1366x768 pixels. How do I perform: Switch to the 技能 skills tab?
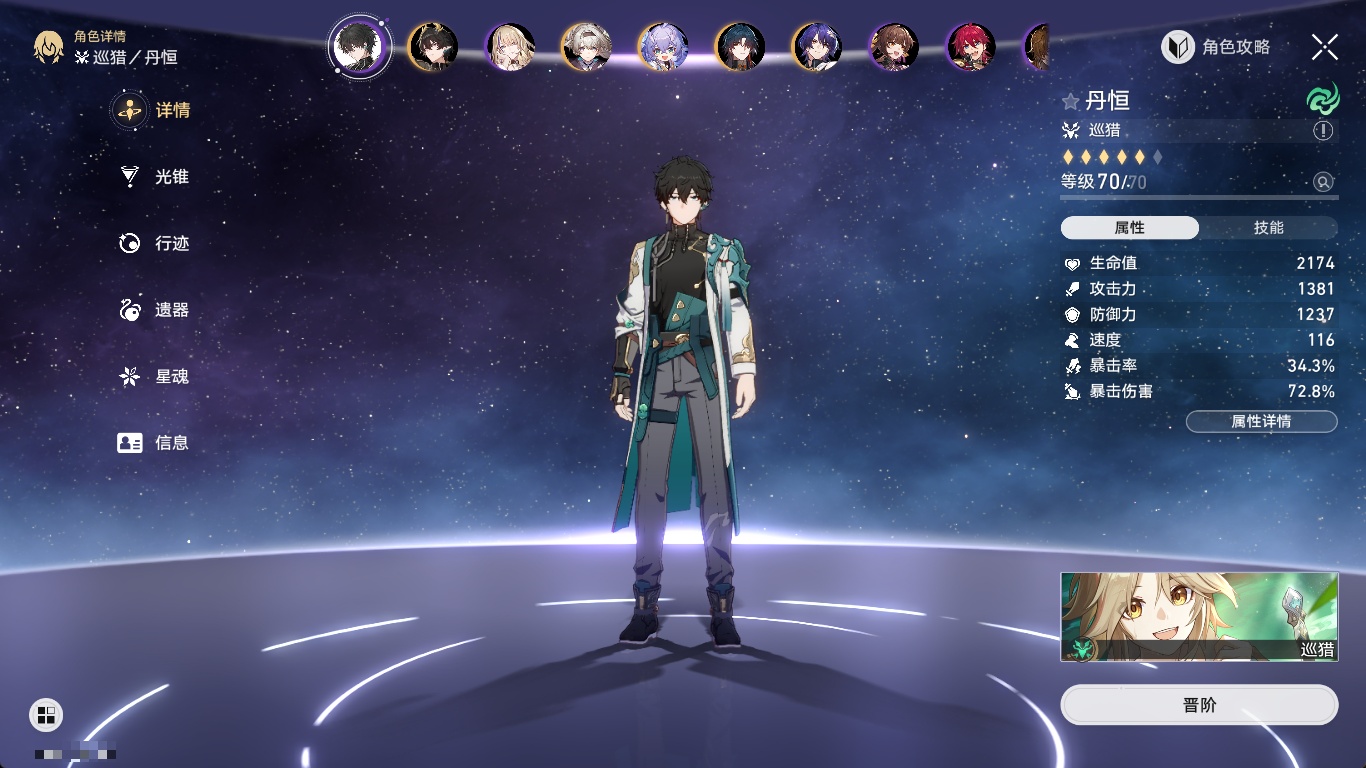1268,228
